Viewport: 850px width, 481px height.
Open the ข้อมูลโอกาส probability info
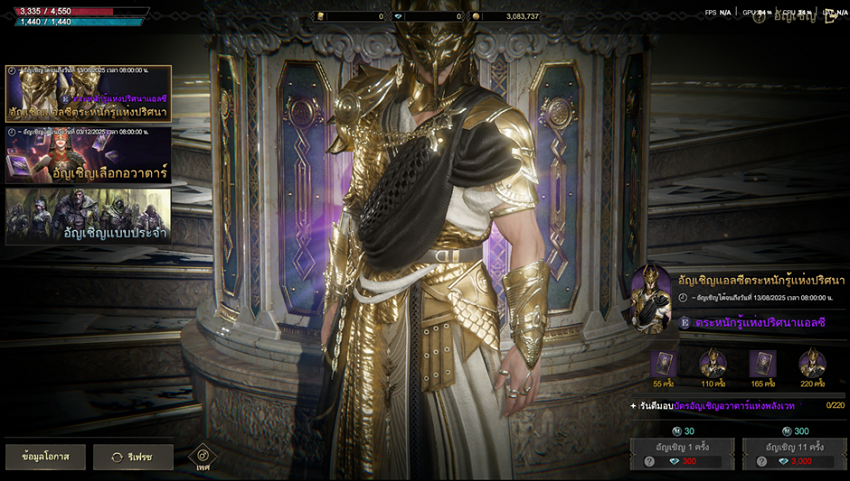click(43, 457)
